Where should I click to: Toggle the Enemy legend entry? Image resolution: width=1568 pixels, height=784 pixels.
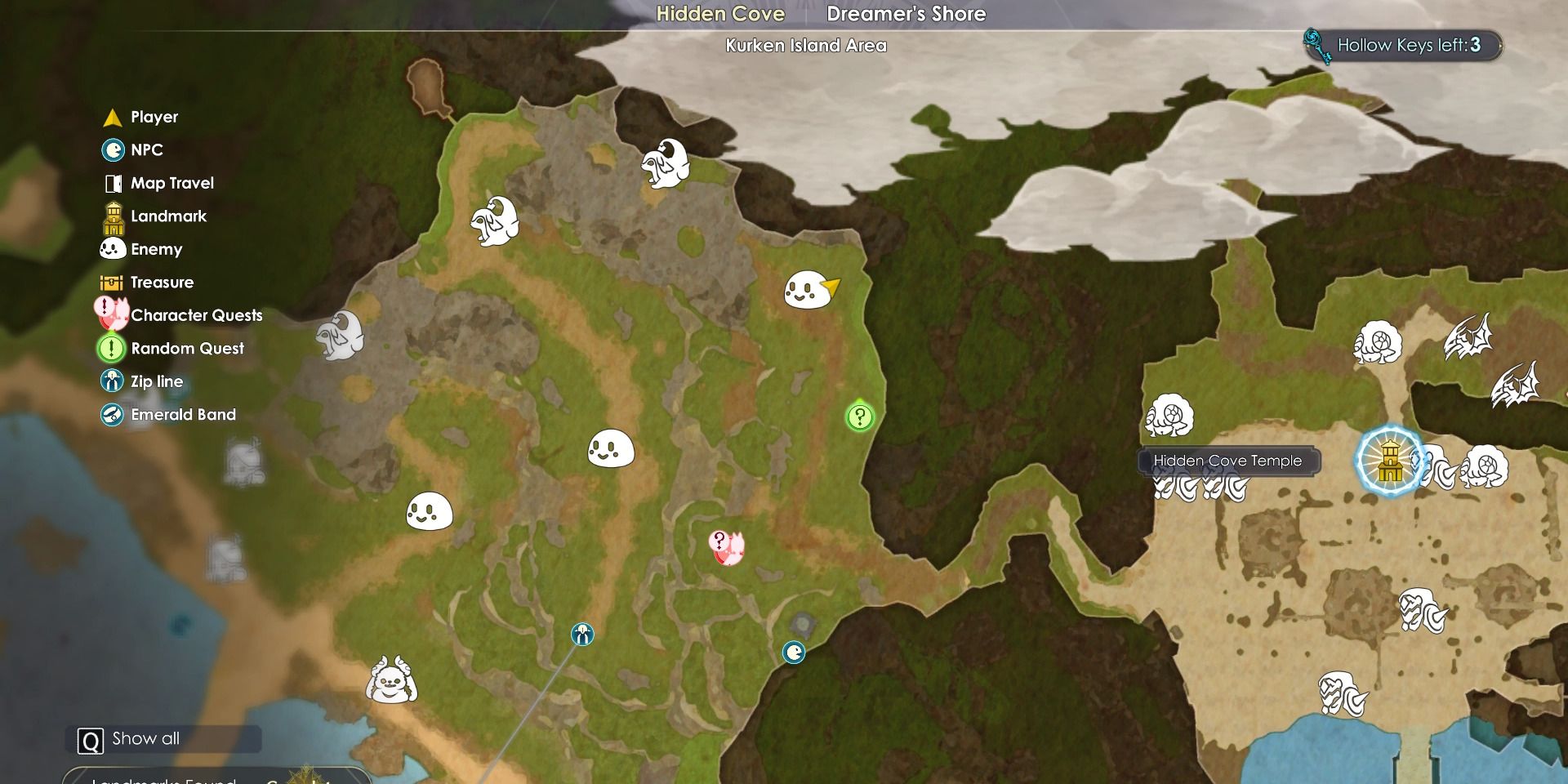[156, 249]
